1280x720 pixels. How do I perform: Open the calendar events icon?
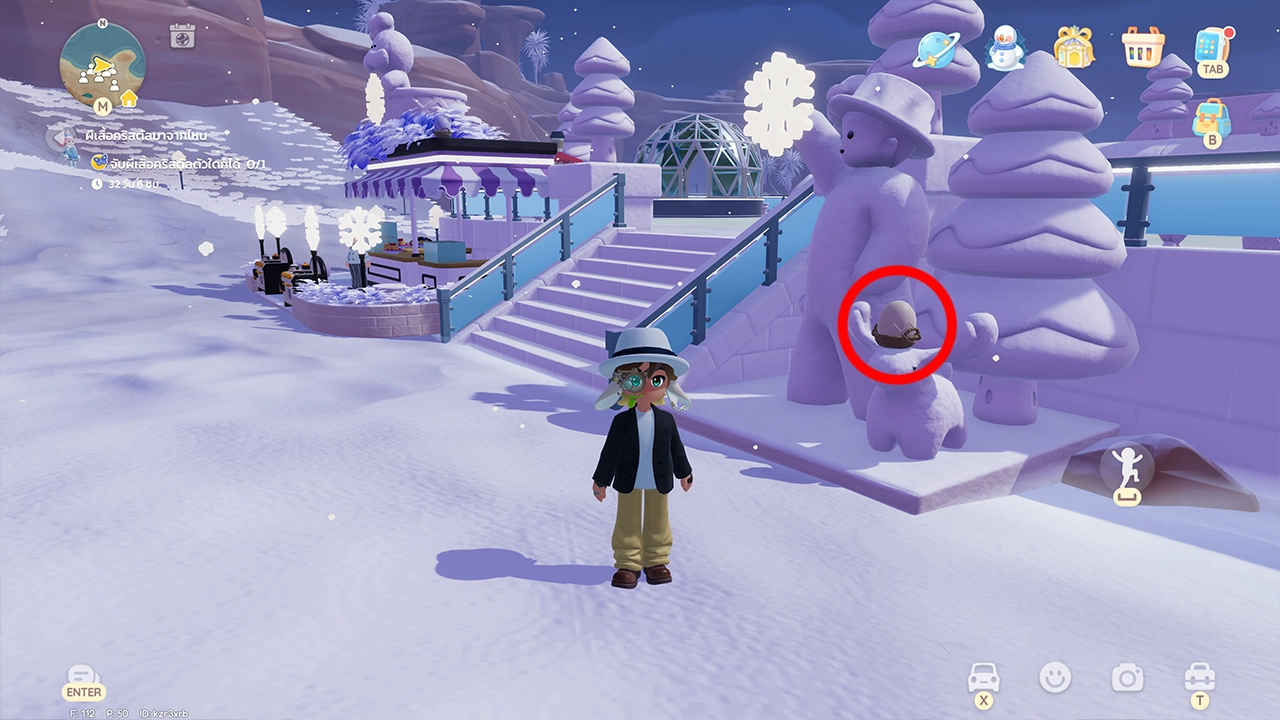182,37
